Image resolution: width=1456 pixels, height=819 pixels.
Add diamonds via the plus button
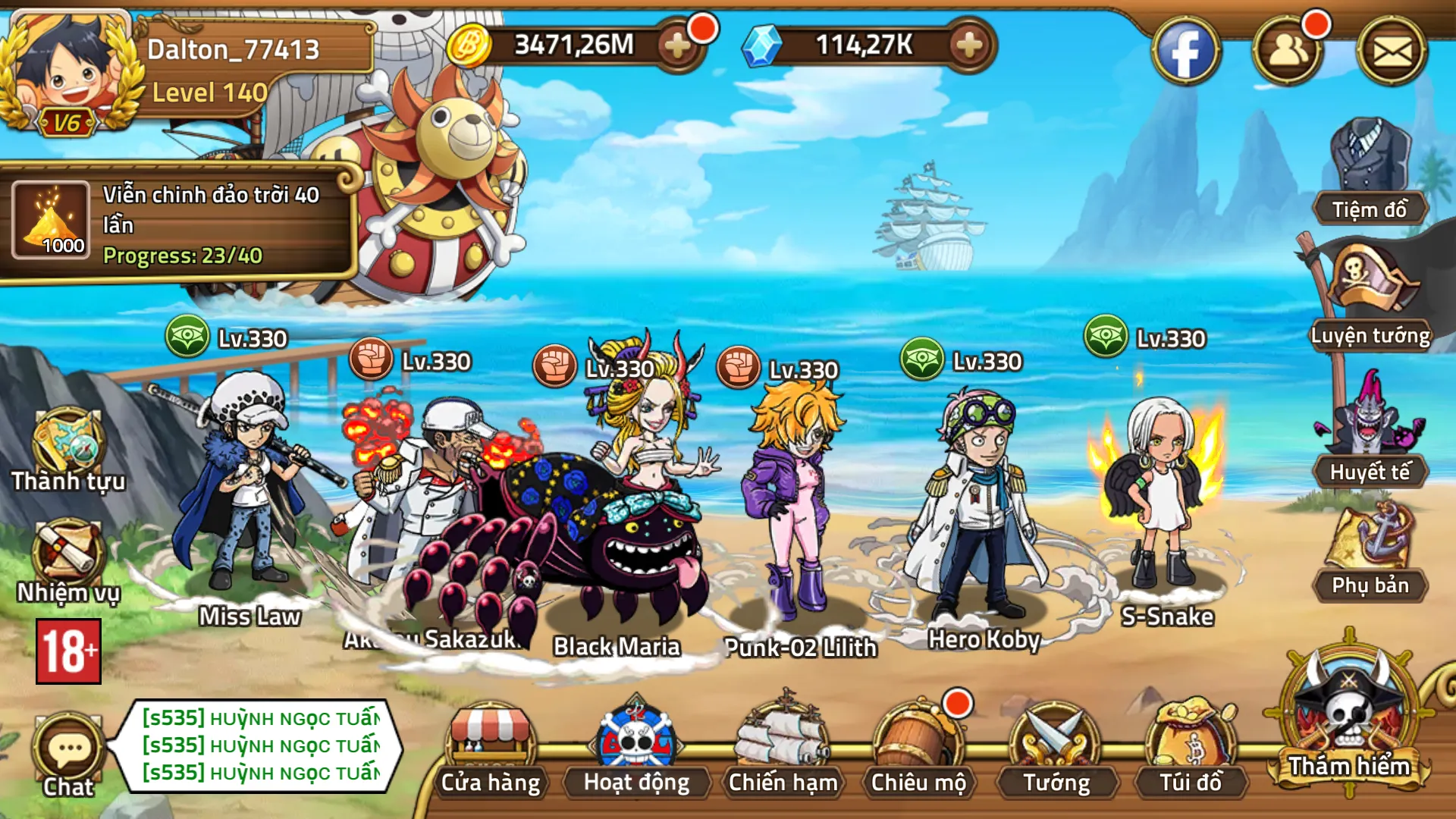point(967,45)
